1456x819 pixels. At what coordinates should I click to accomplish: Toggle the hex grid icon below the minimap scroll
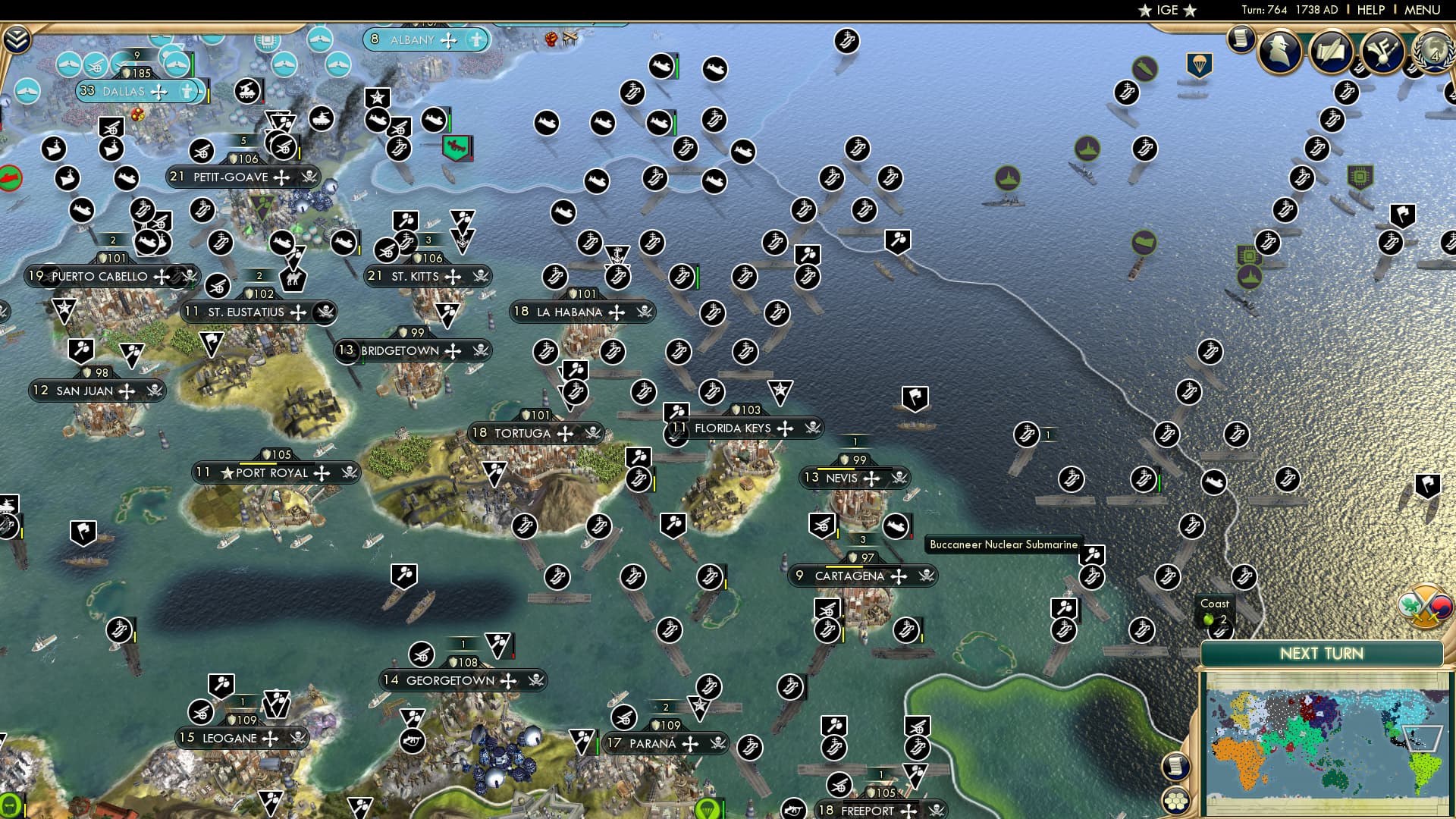tap(1176, 801)
